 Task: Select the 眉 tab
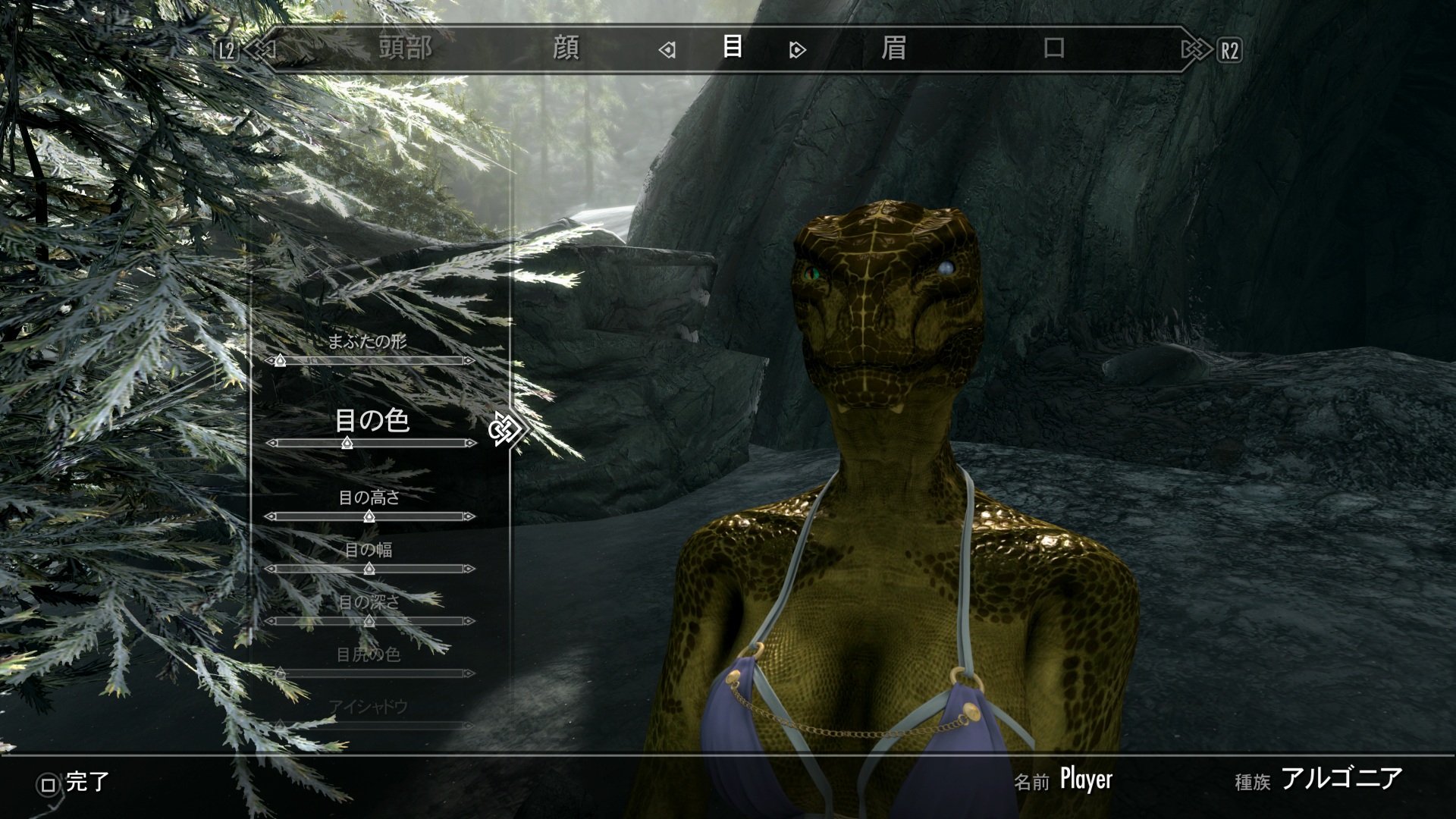coord(893,49)
